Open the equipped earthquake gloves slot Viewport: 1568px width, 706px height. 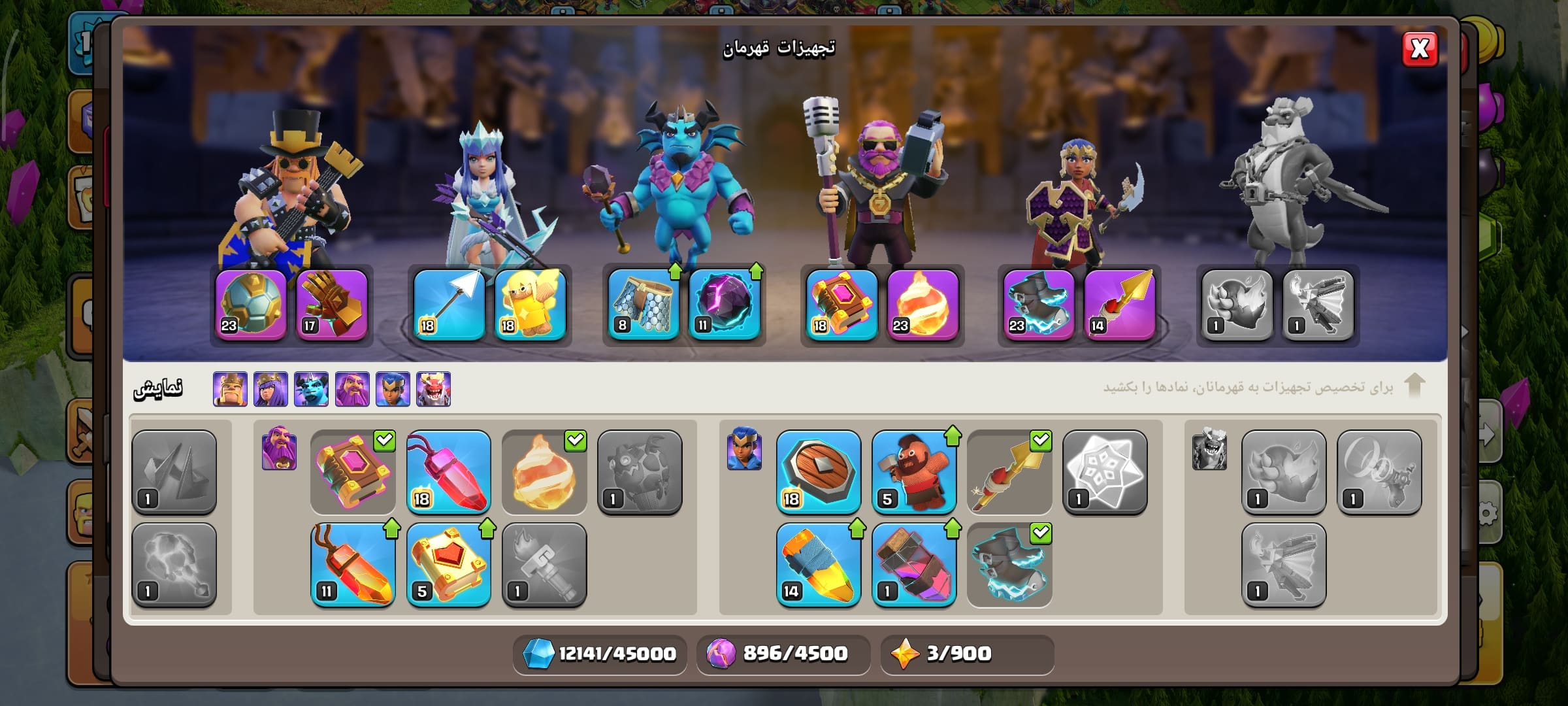tap(332, 305)
